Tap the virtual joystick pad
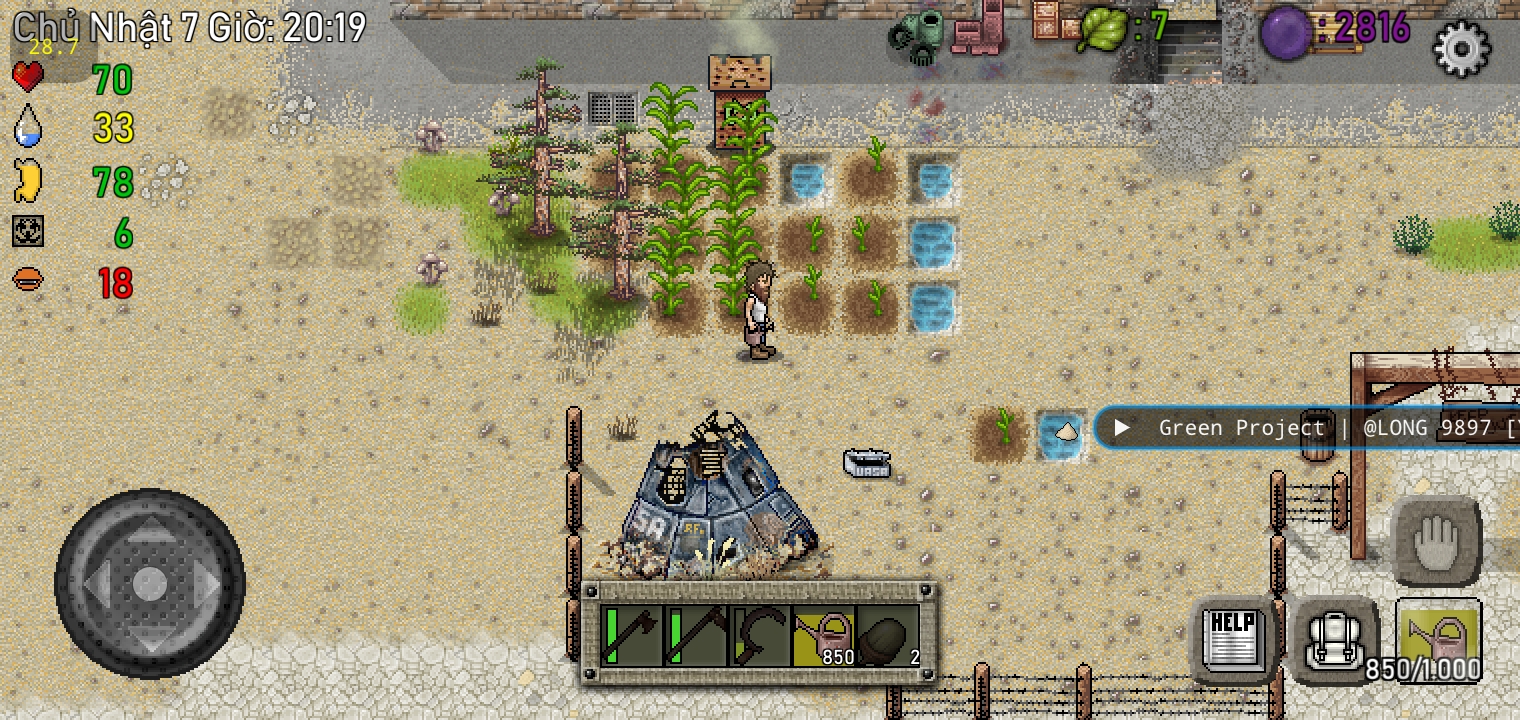 pos(150,583)
